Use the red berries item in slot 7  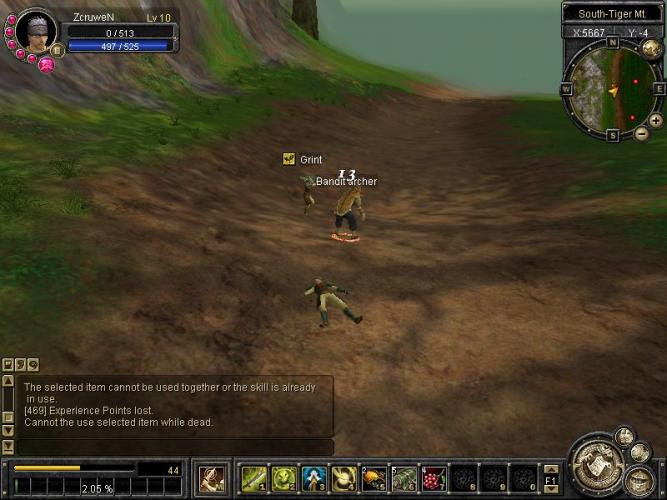(433, 477)
